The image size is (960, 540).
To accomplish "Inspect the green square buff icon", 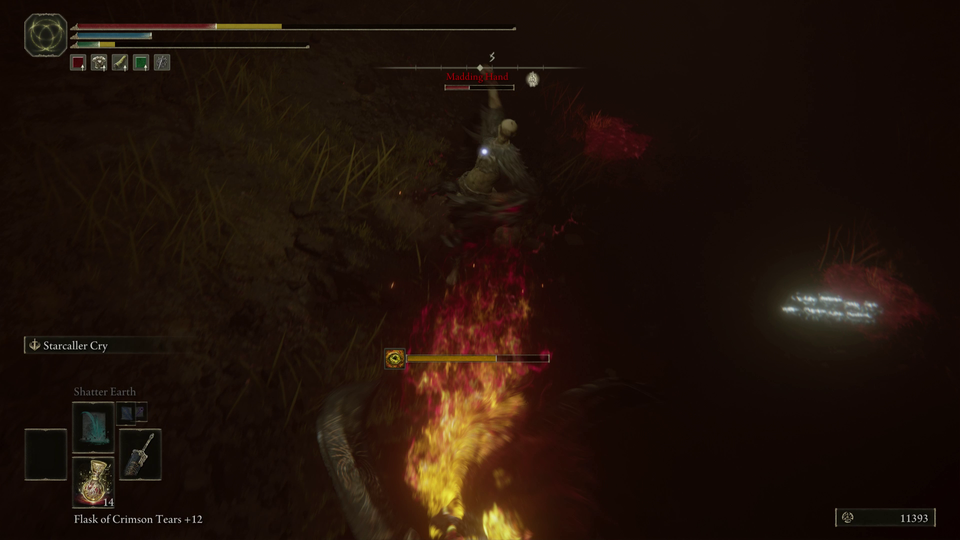I will click(x=141, y=63).
